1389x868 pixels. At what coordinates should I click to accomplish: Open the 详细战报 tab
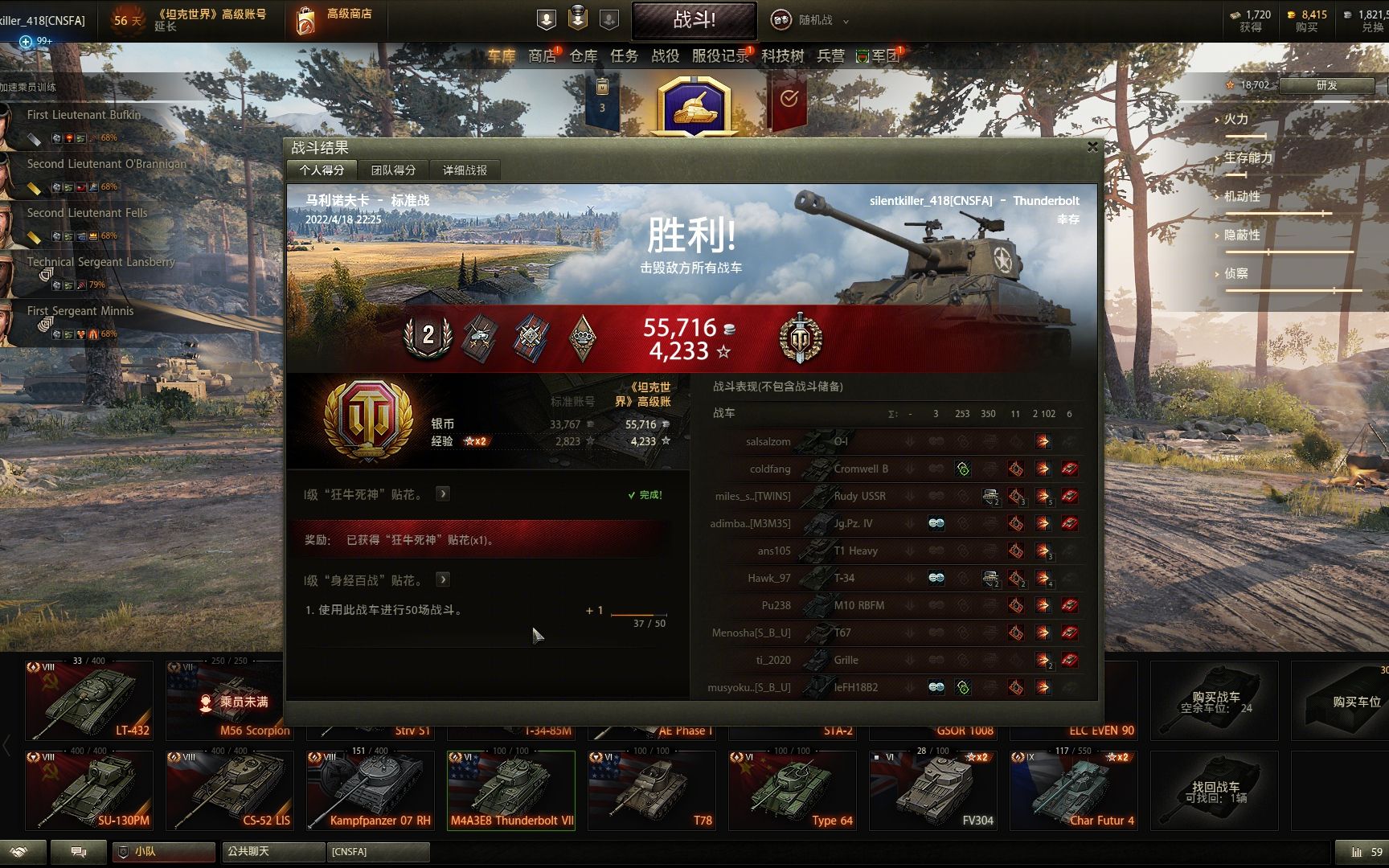coord(465,170)
